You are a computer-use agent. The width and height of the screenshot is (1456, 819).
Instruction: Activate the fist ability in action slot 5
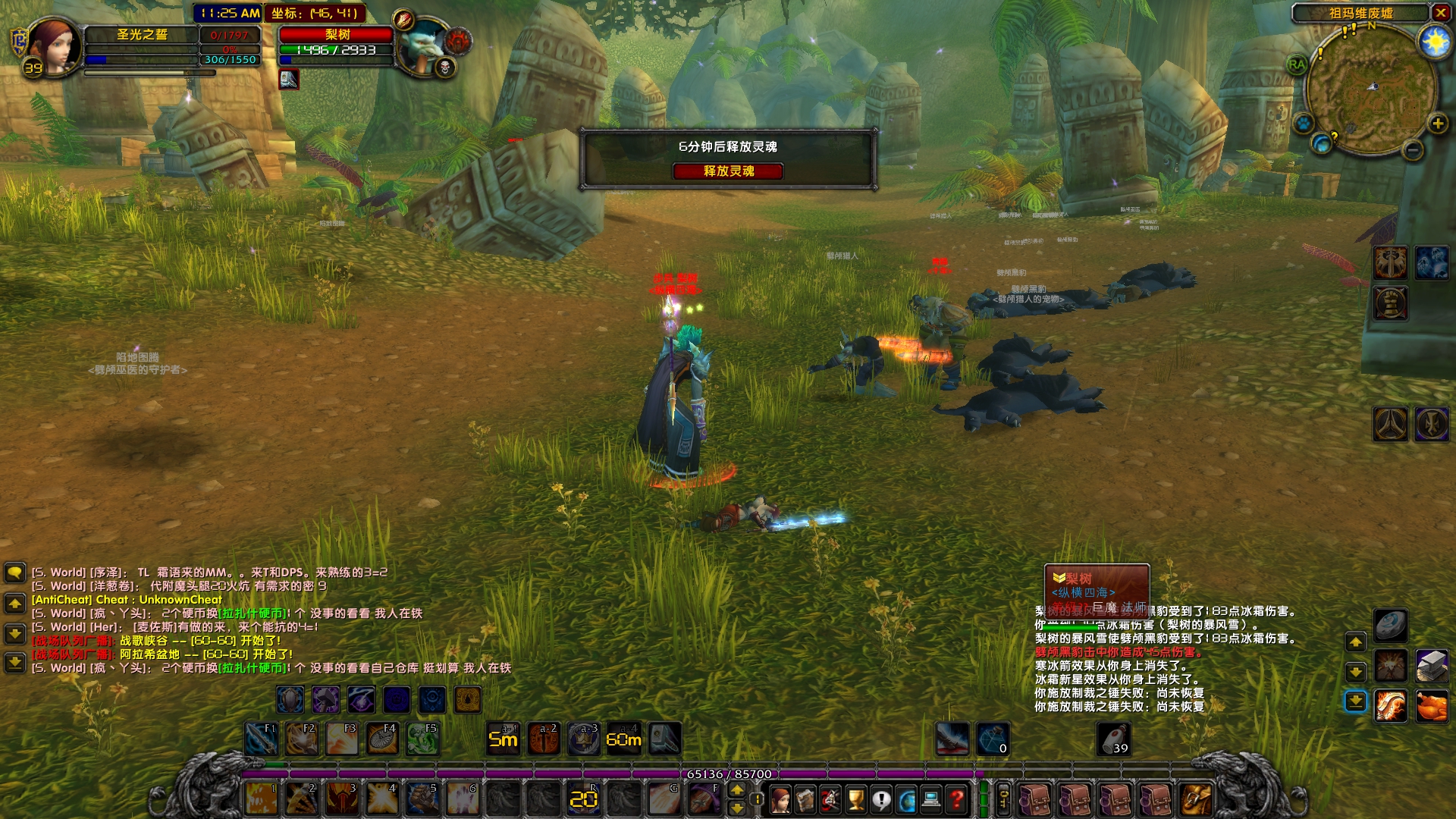click(x=422, y=799)
